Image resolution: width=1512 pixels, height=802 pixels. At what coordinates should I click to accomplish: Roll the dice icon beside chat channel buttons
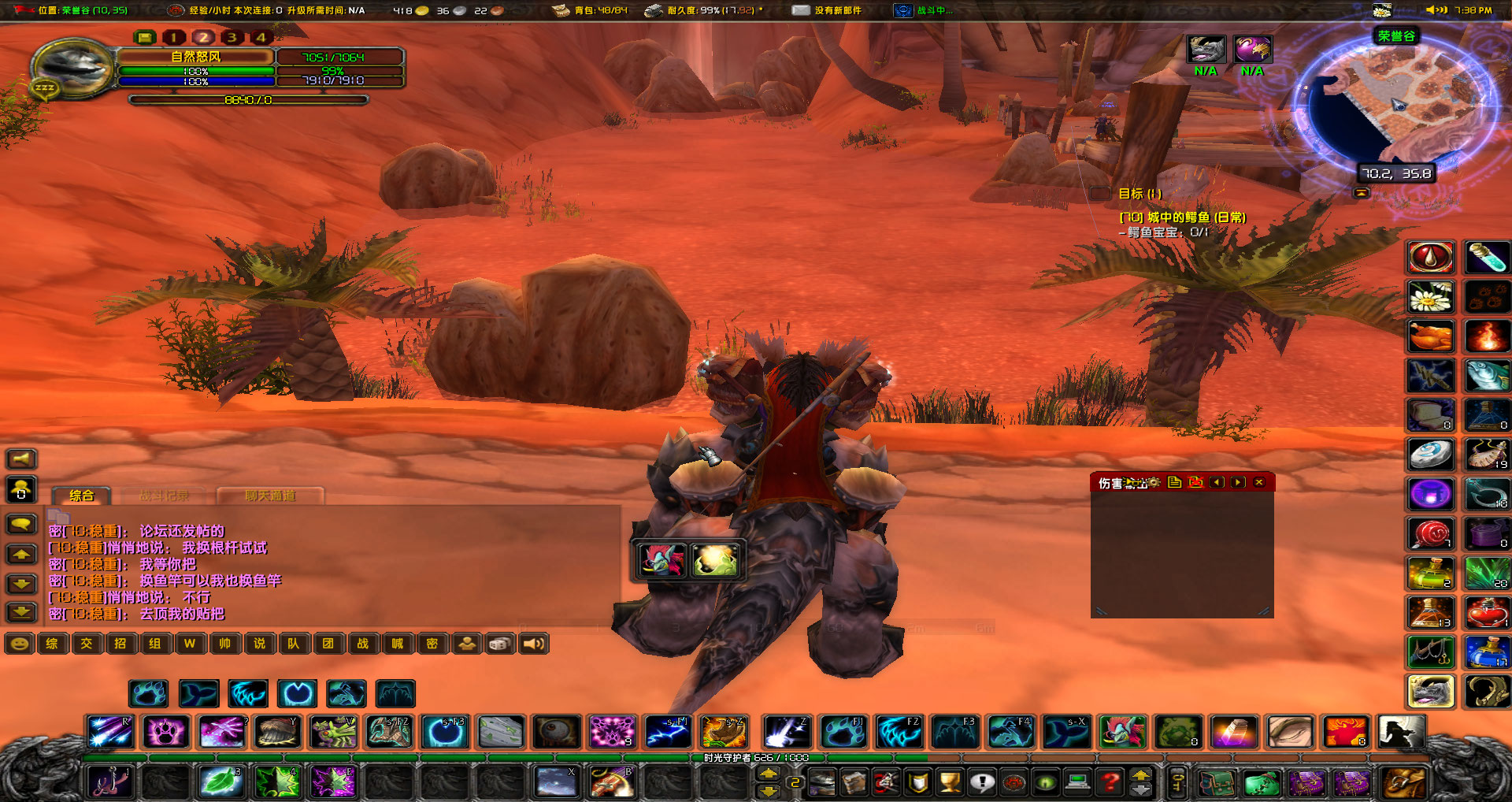tap(501, 644)
